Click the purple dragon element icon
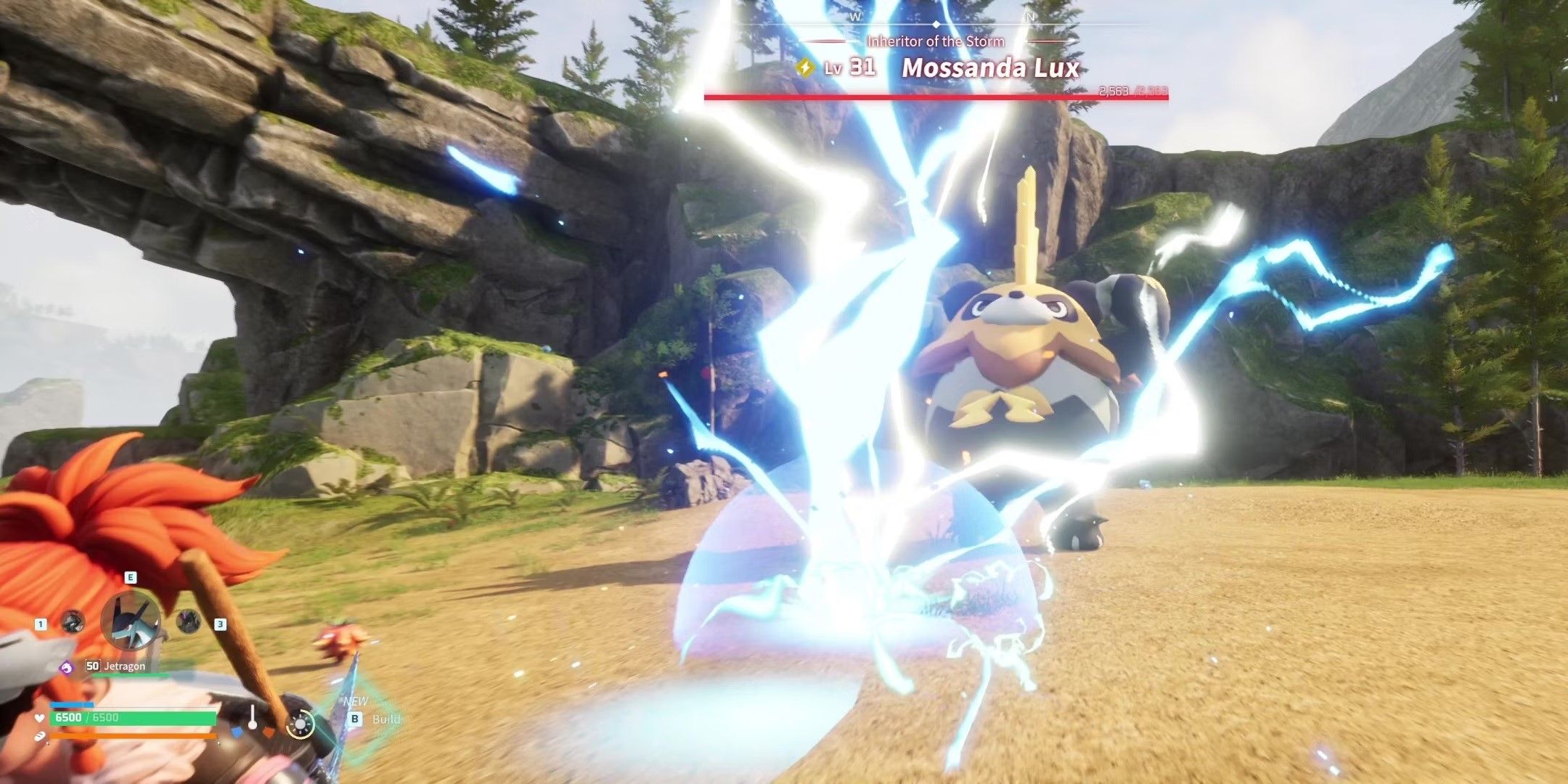 [x=67, y=666]
